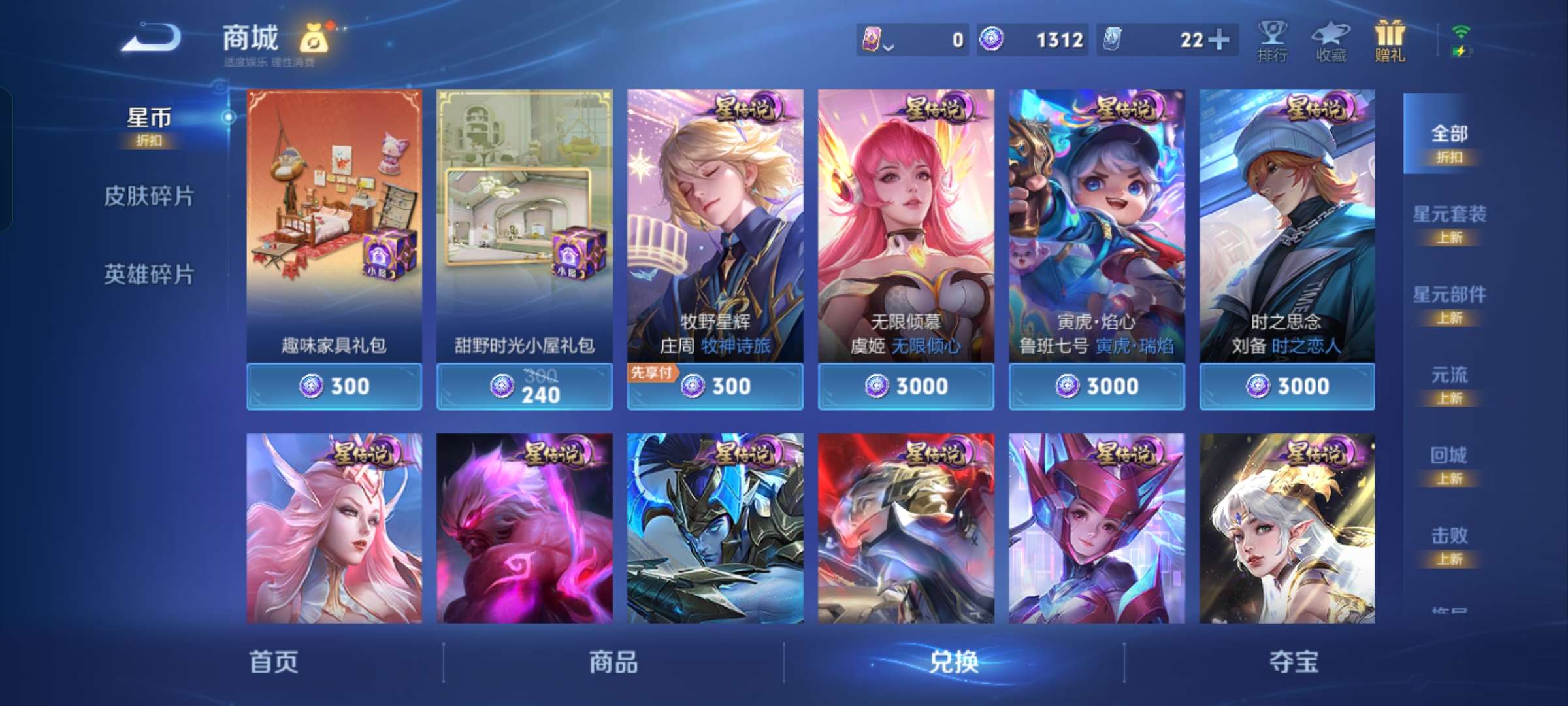Tap the plus icon to add more vouchers
Image resolution: width=1568 pixels, height=706 pixels.
pos(1221,39)
